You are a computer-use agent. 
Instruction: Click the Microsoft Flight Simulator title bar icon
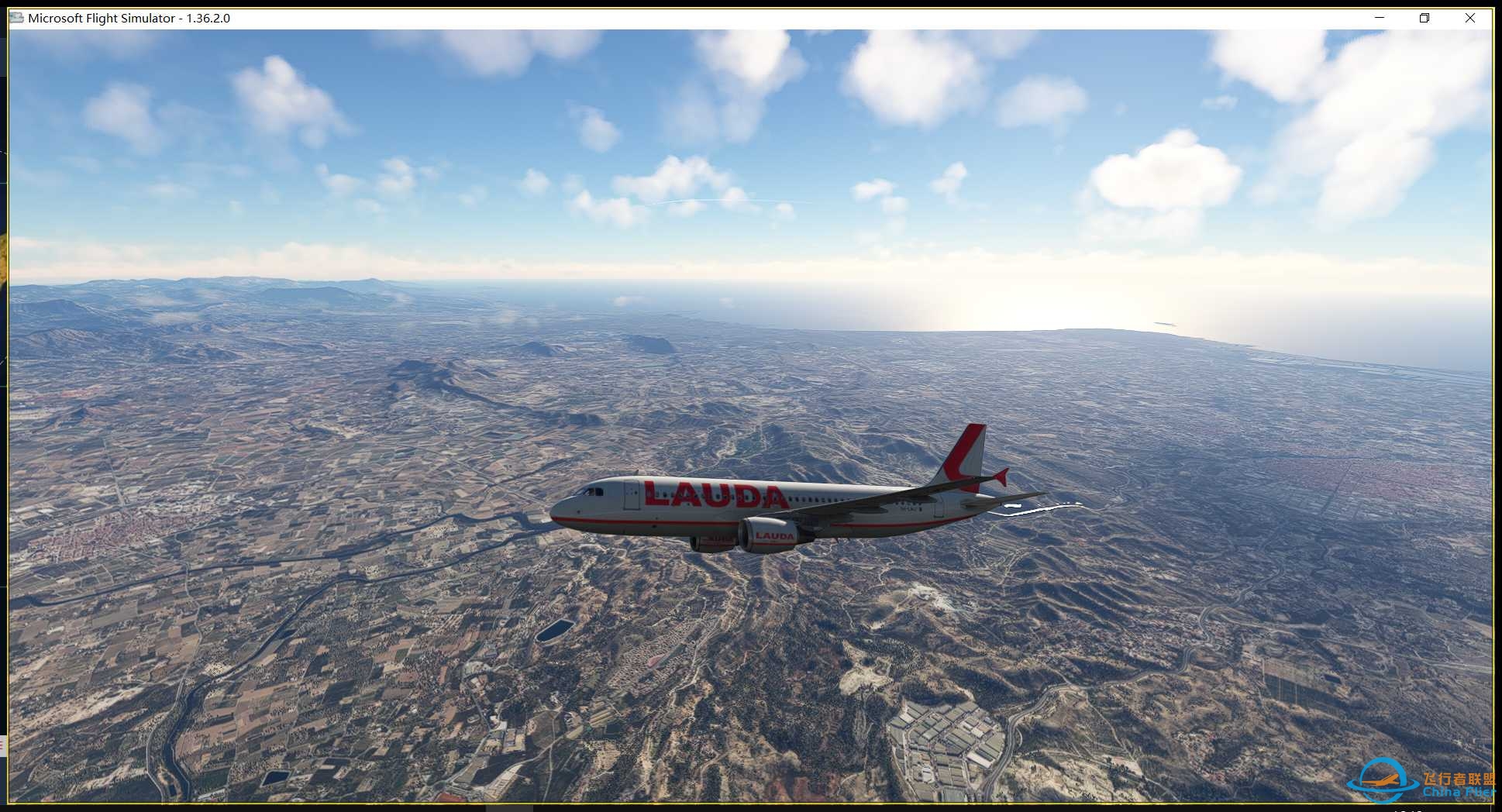[x=16, y=17]
